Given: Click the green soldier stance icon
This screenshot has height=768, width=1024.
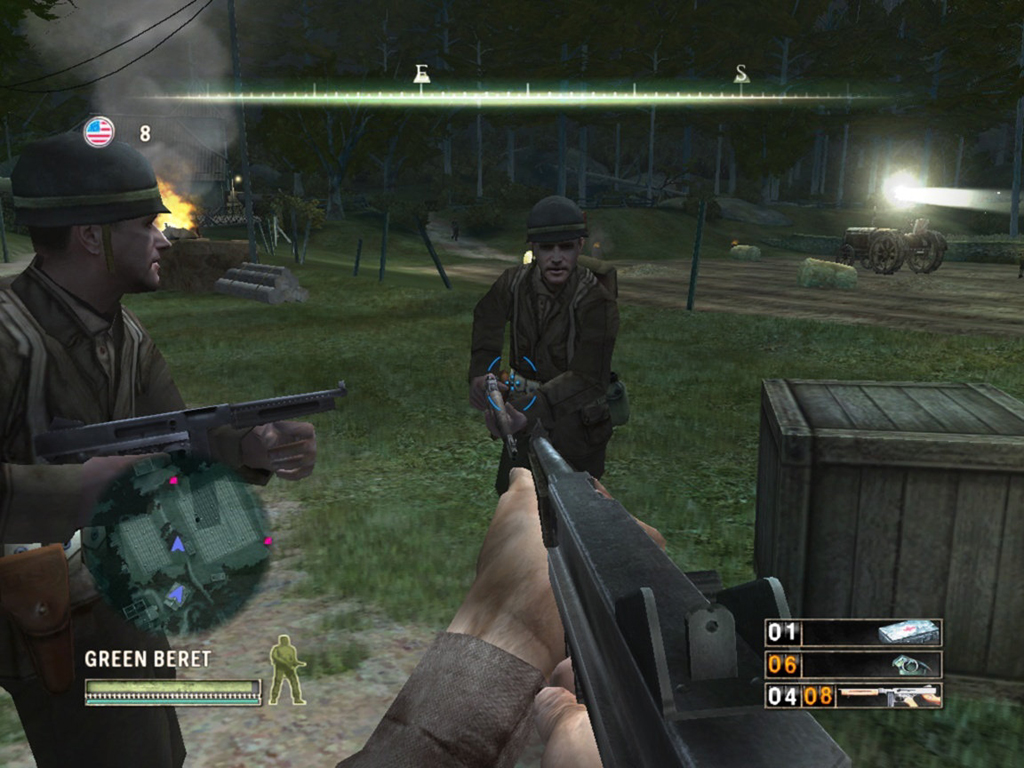Looking at the screenshot, I should 287,670.
